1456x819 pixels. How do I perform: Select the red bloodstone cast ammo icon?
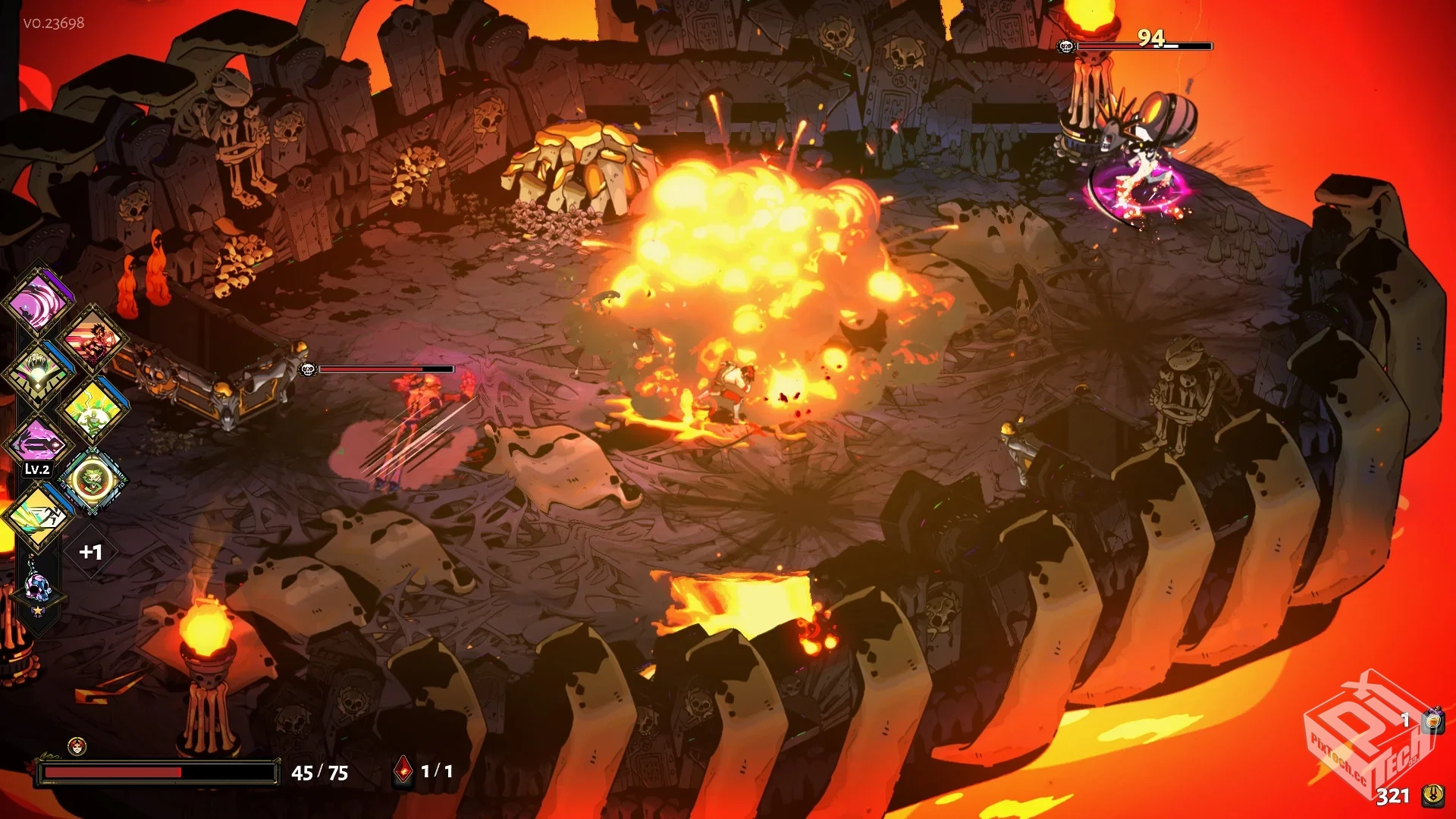[403, 771]
